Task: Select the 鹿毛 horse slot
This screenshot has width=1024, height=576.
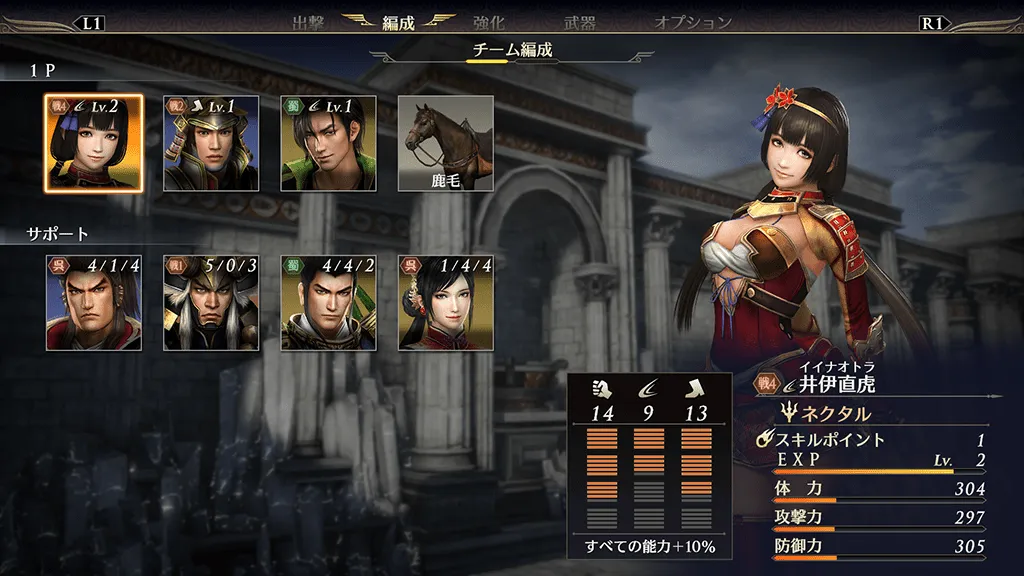Action: (445, 143)
